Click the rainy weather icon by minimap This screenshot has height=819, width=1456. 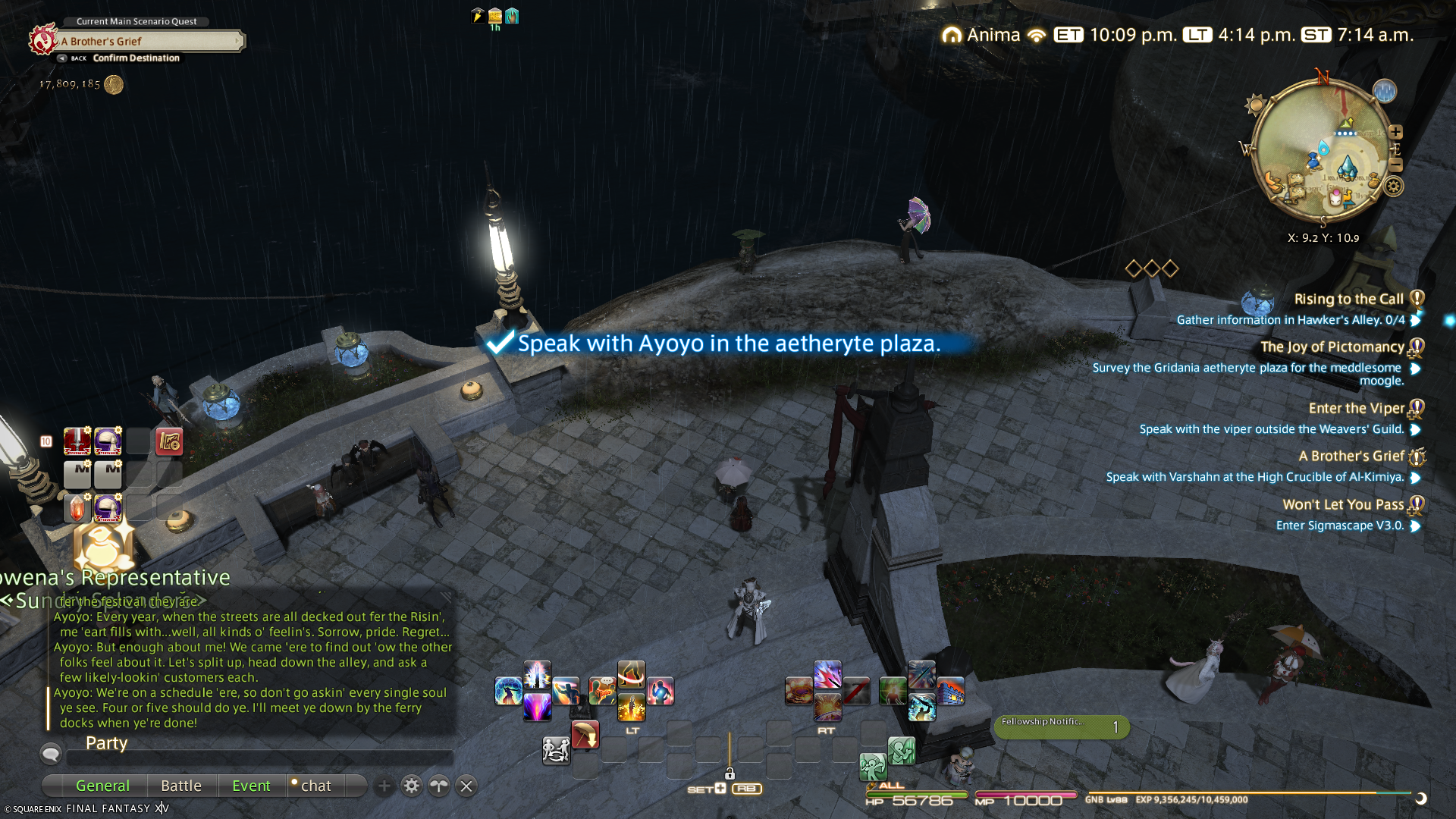[x=1385, y=91]
